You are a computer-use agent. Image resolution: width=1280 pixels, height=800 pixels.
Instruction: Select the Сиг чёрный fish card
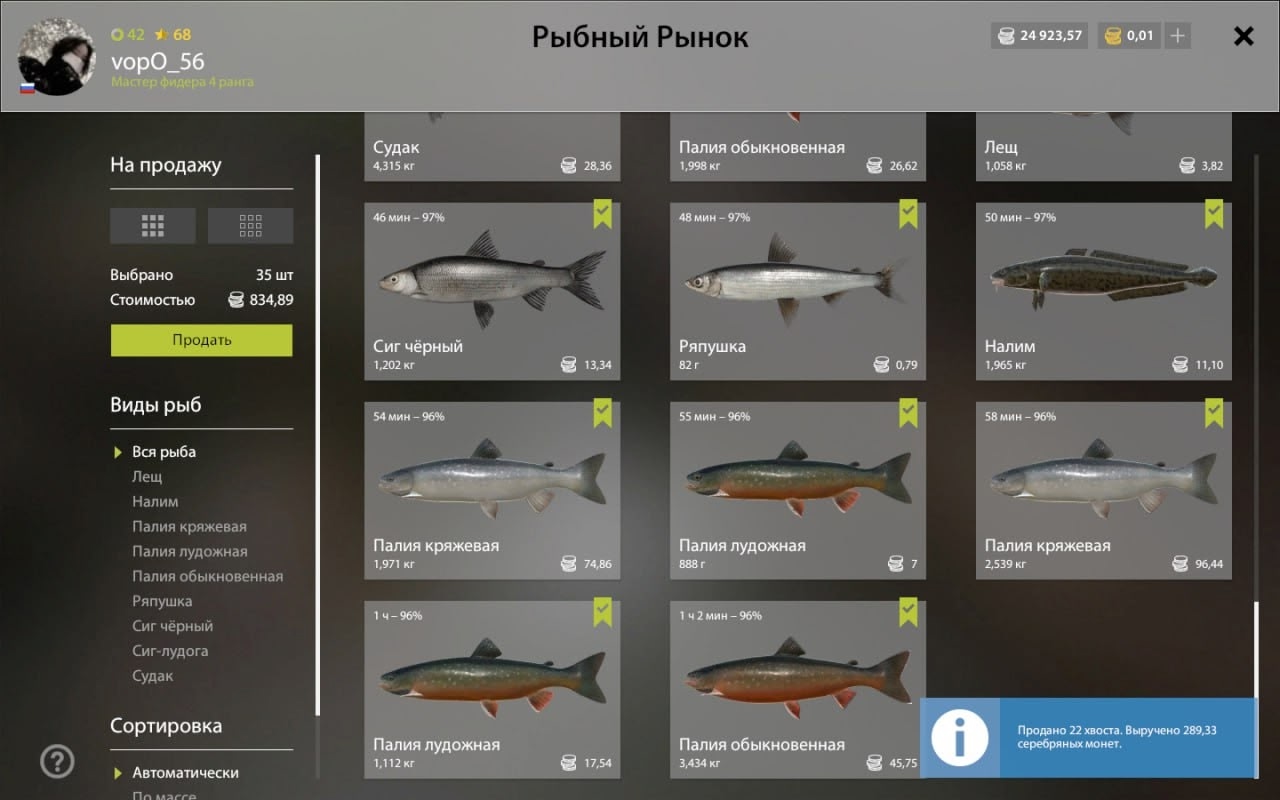pos(492,291)
